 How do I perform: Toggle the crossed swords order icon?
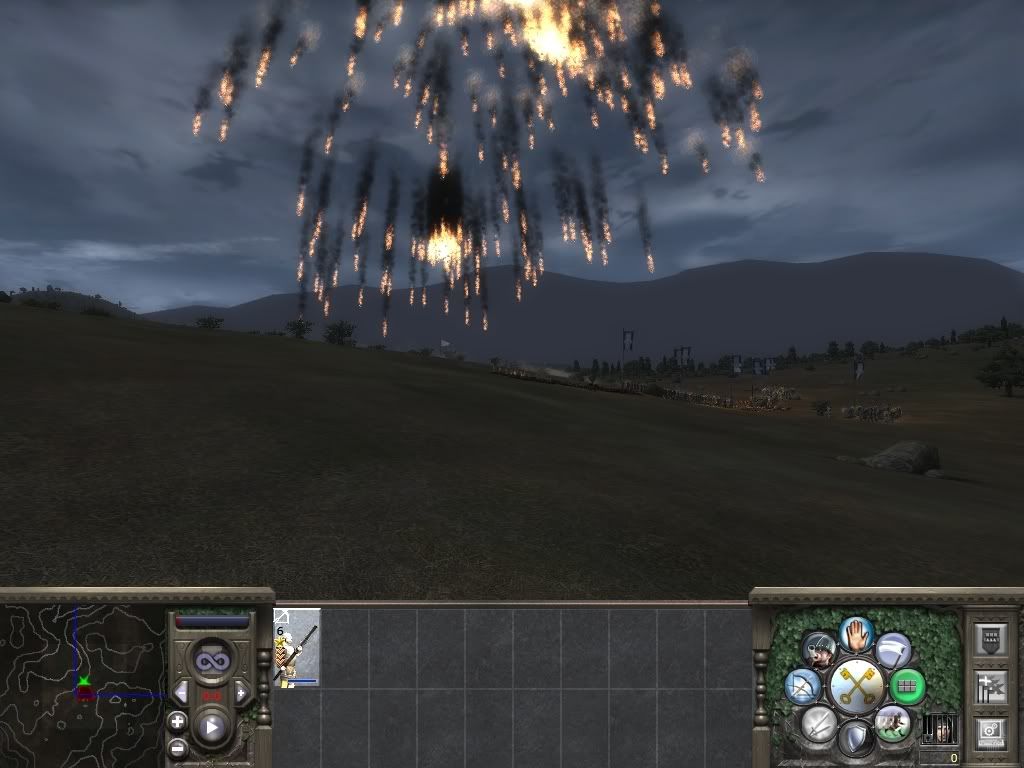[819, 723]
